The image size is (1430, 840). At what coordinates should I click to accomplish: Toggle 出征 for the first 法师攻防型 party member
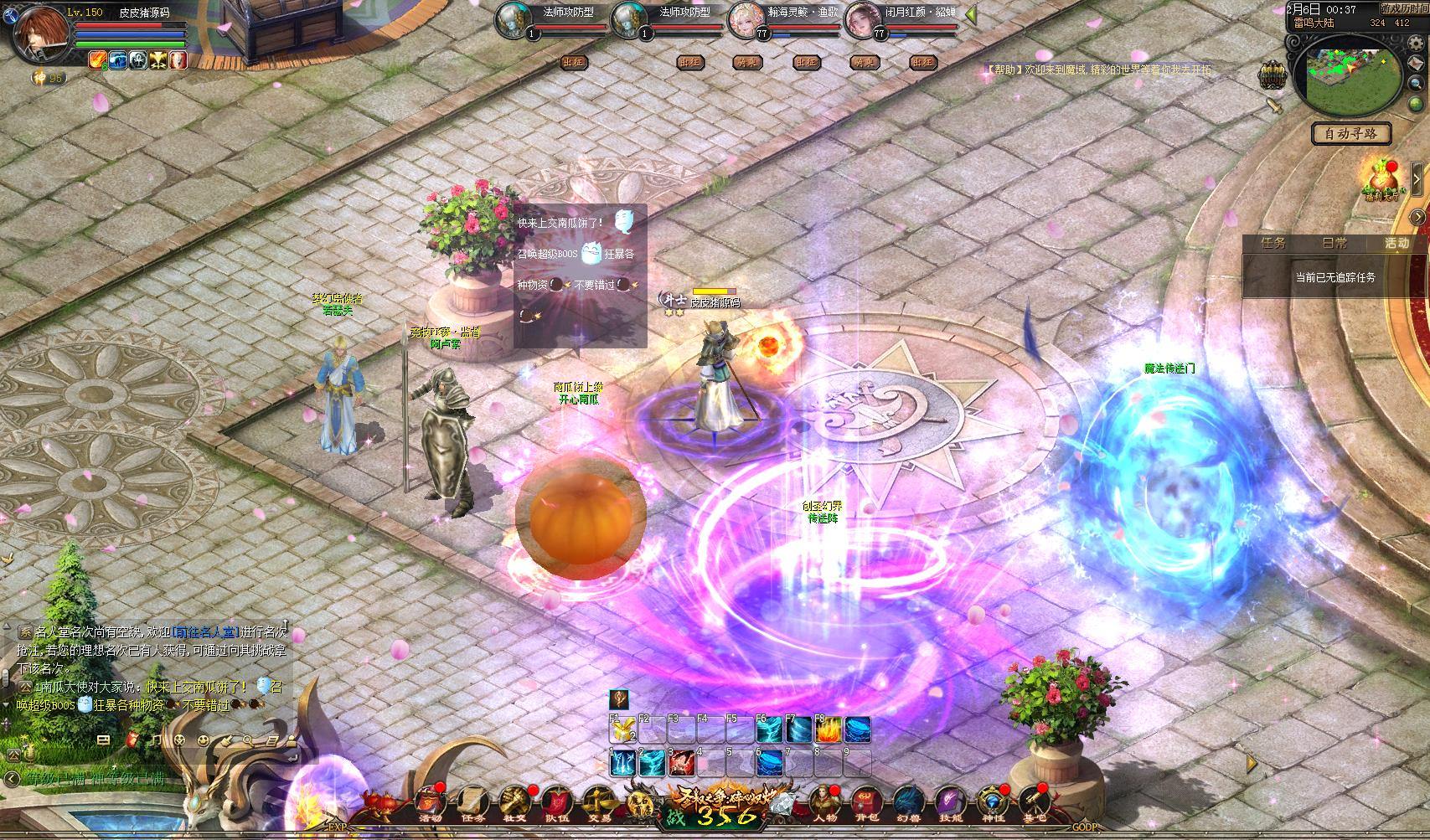pos(574,62)
